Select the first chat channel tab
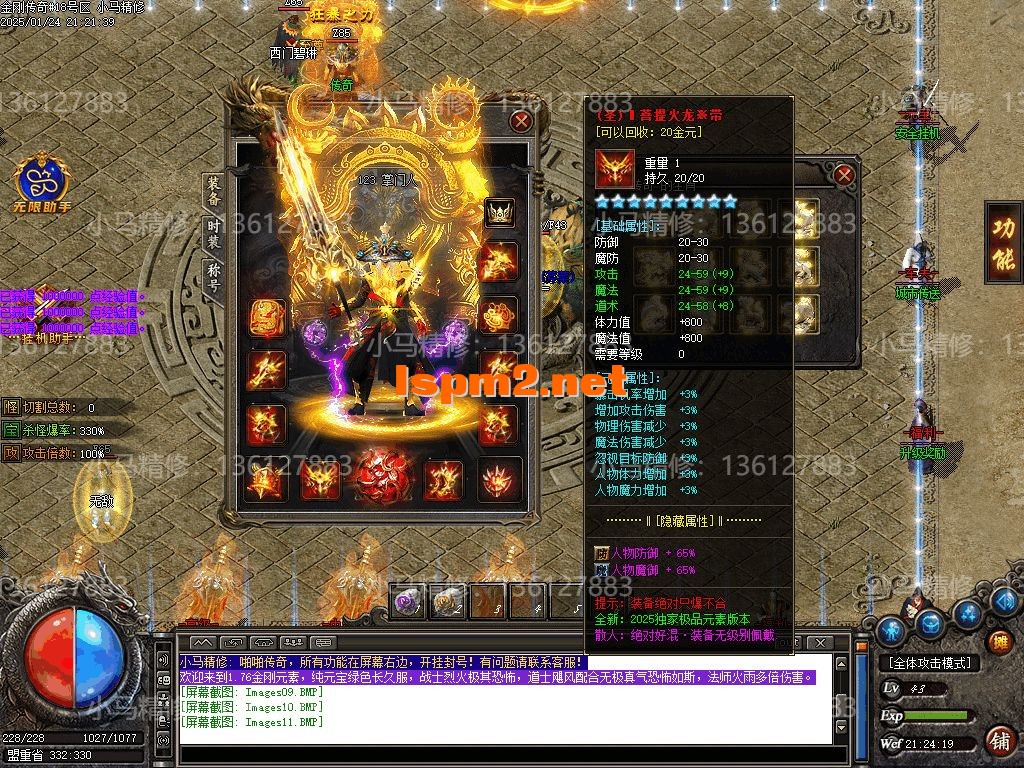Screen dimensions: 1024x768 (203, 641)
